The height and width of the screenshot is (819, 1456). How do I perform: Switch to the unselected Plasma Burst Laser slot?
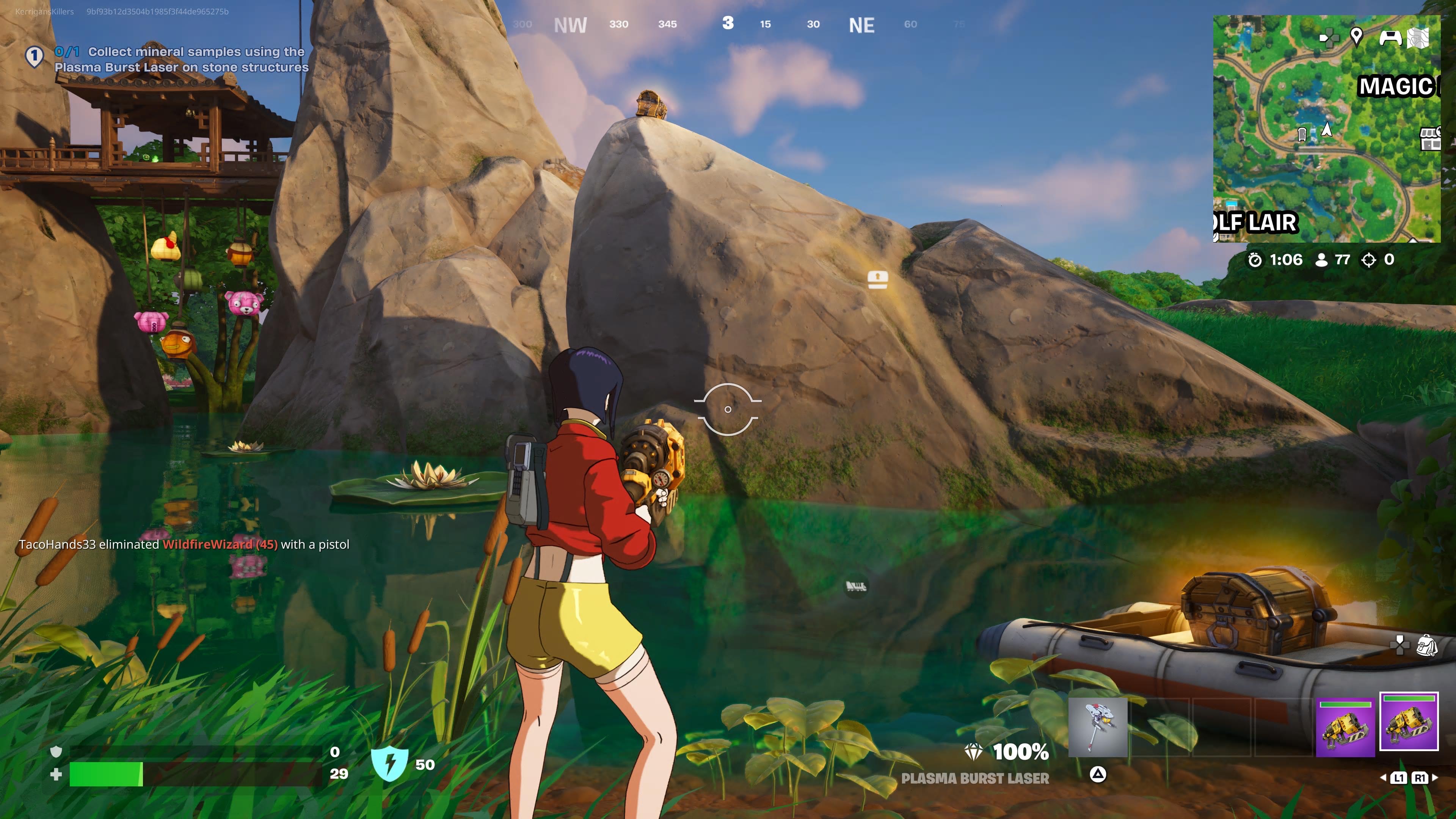(1345, 727)
